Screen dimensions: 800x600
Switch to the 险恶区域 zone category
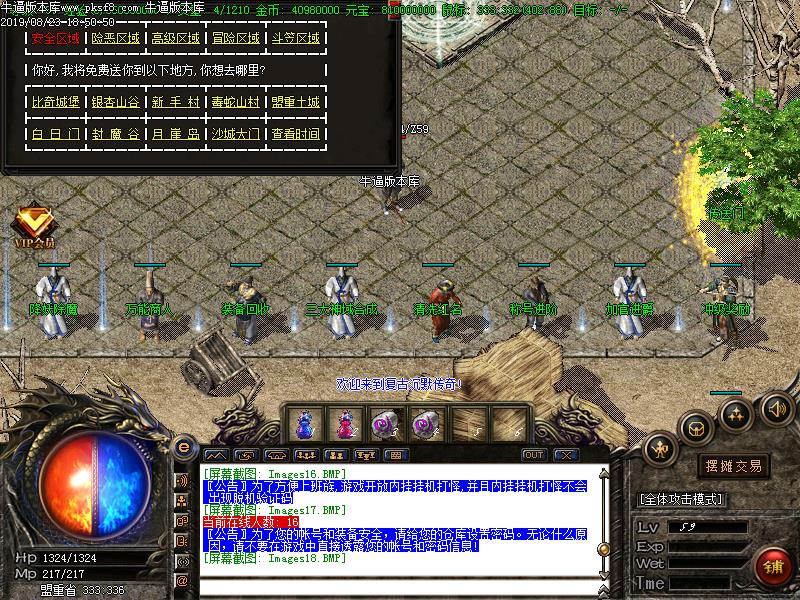[115, 39]
